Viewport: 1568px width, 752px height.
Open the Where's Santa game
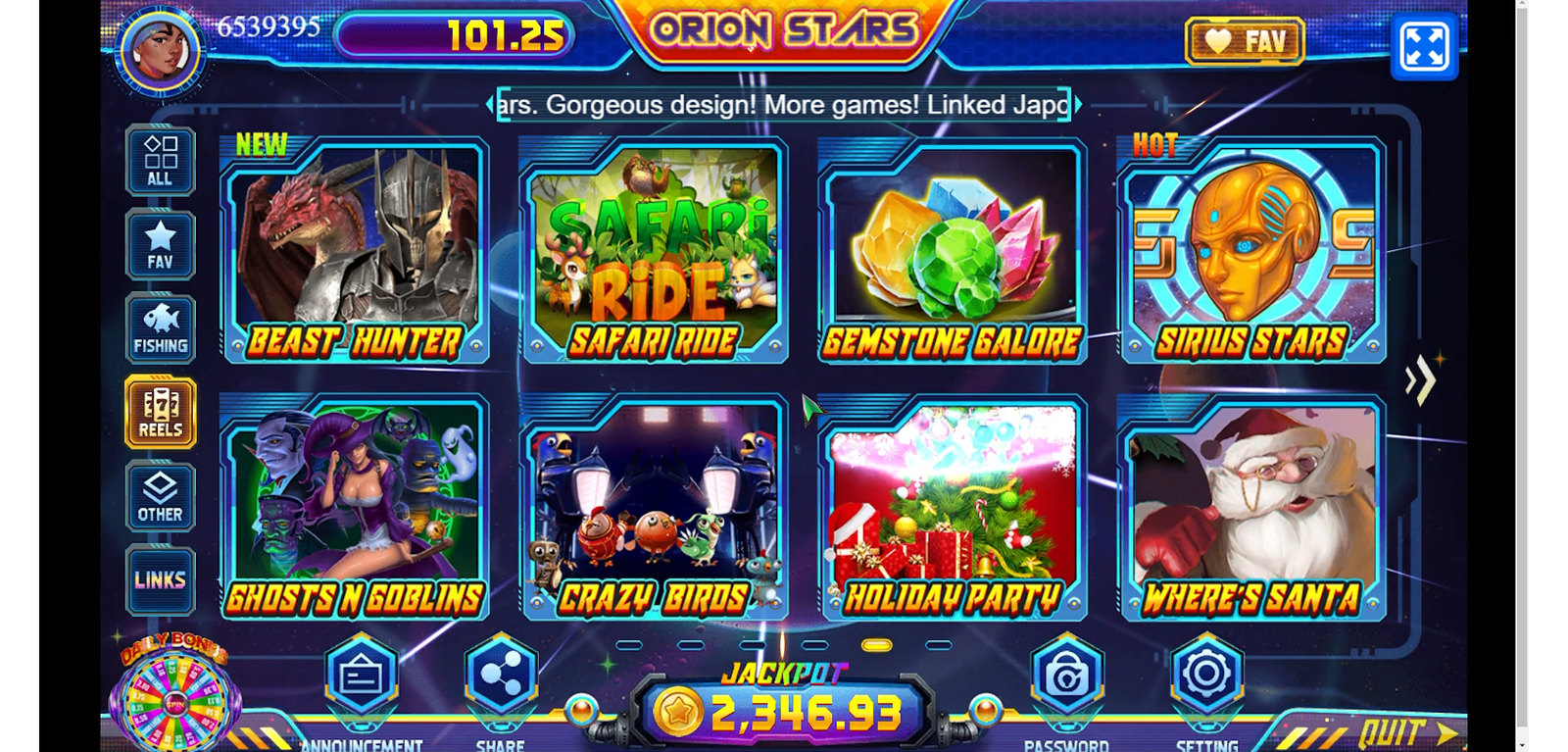point(1251,507)
